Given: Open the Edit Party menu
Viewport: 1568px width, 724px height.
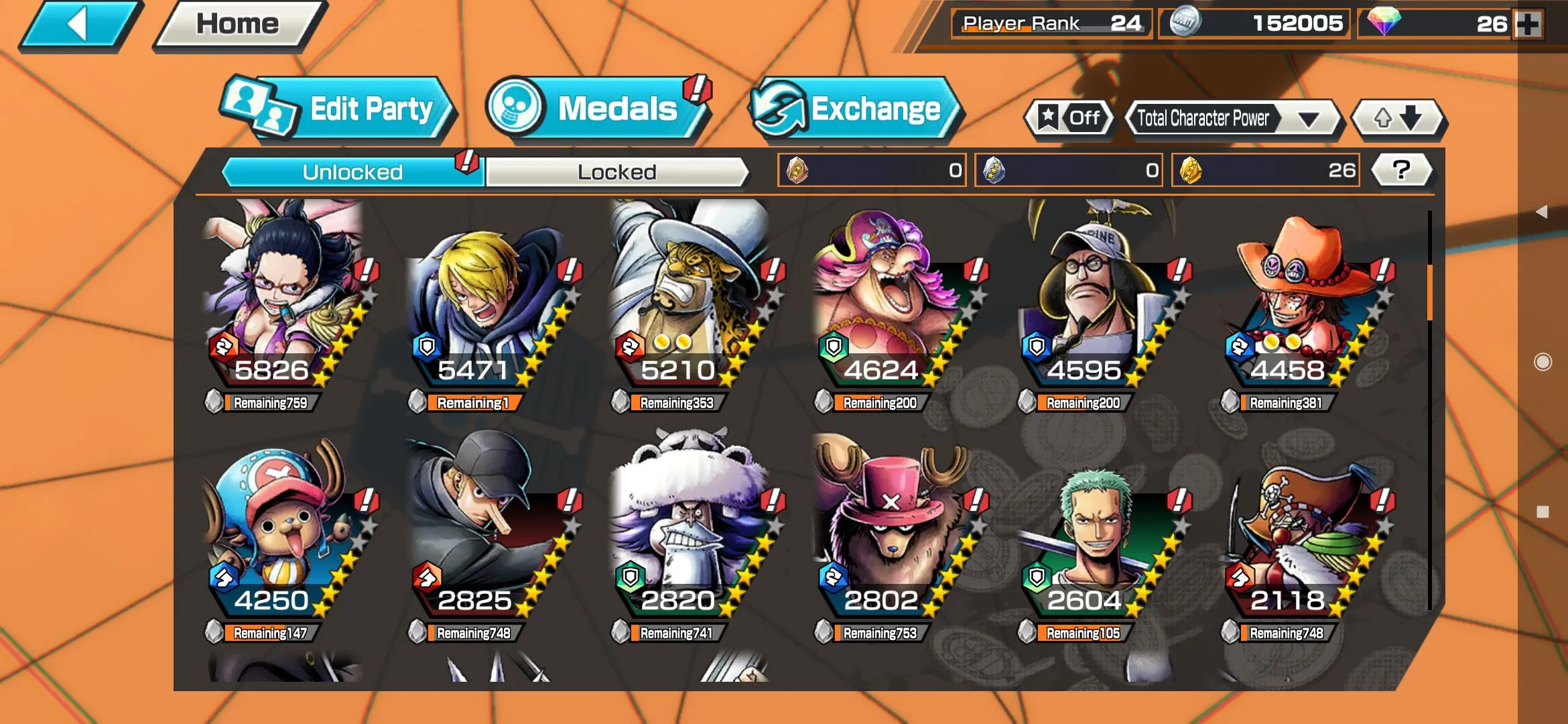Looking at the screenshot, I should point(339,109).
